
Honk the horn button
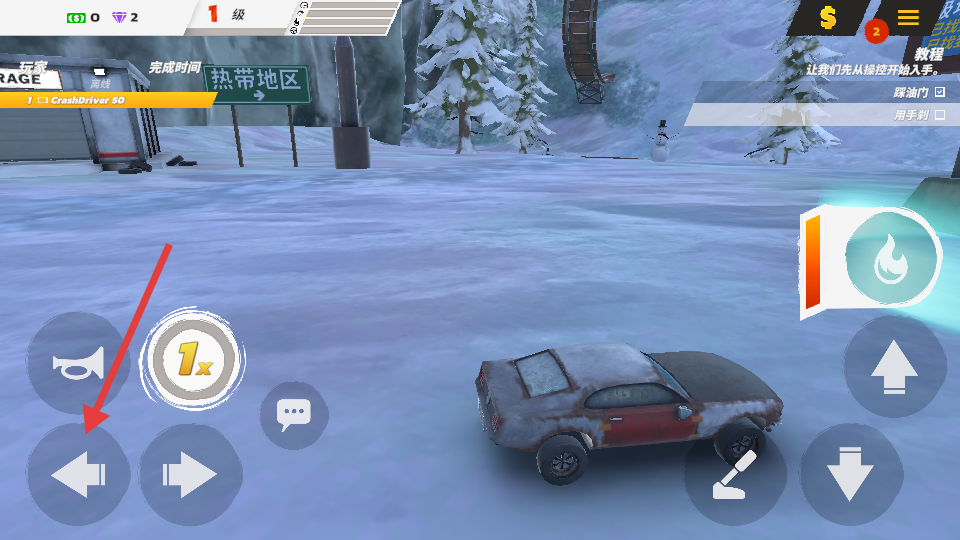point(78,364)
